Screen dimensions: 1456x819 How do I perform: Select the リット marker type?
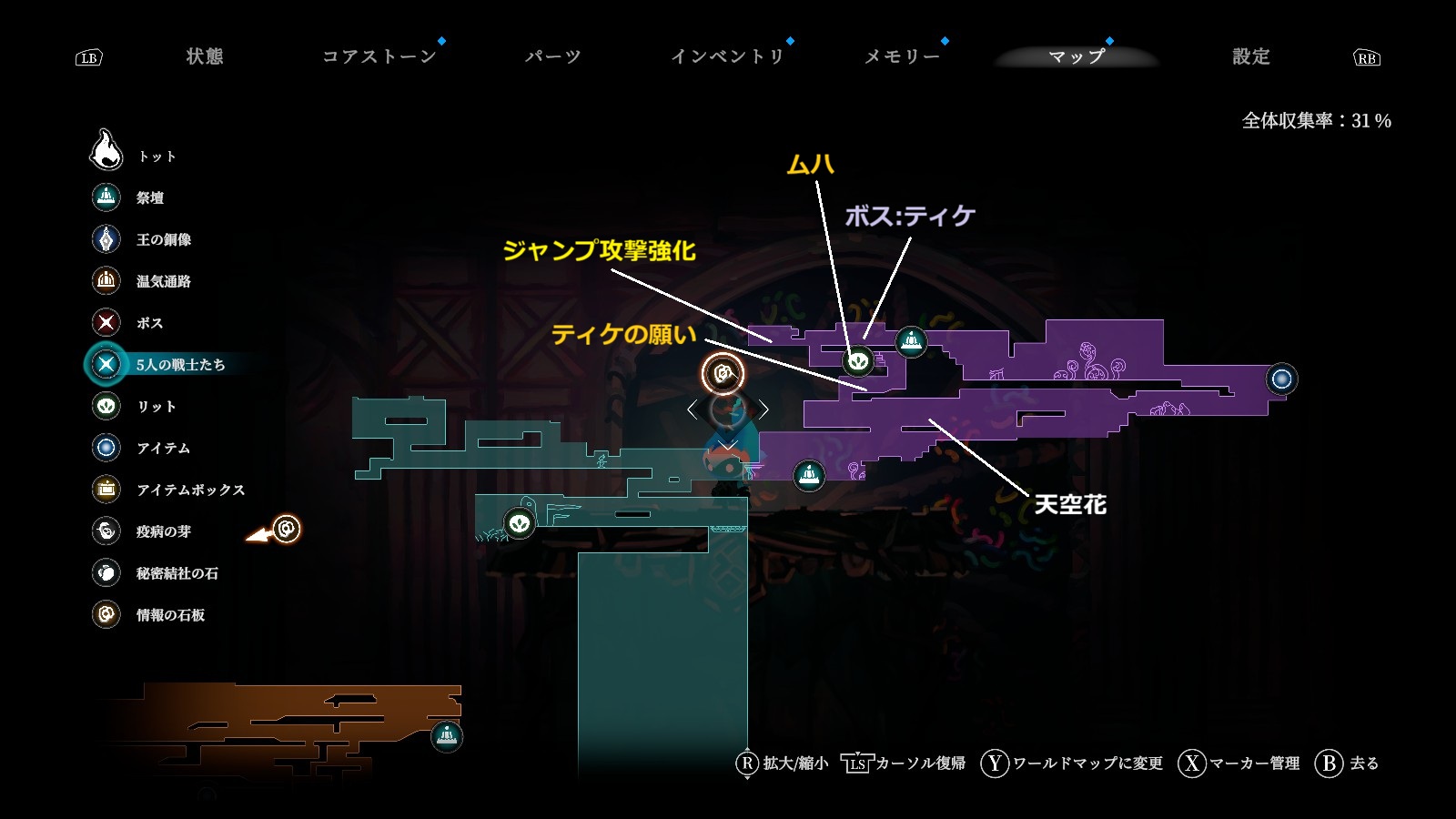pos(156,407)
